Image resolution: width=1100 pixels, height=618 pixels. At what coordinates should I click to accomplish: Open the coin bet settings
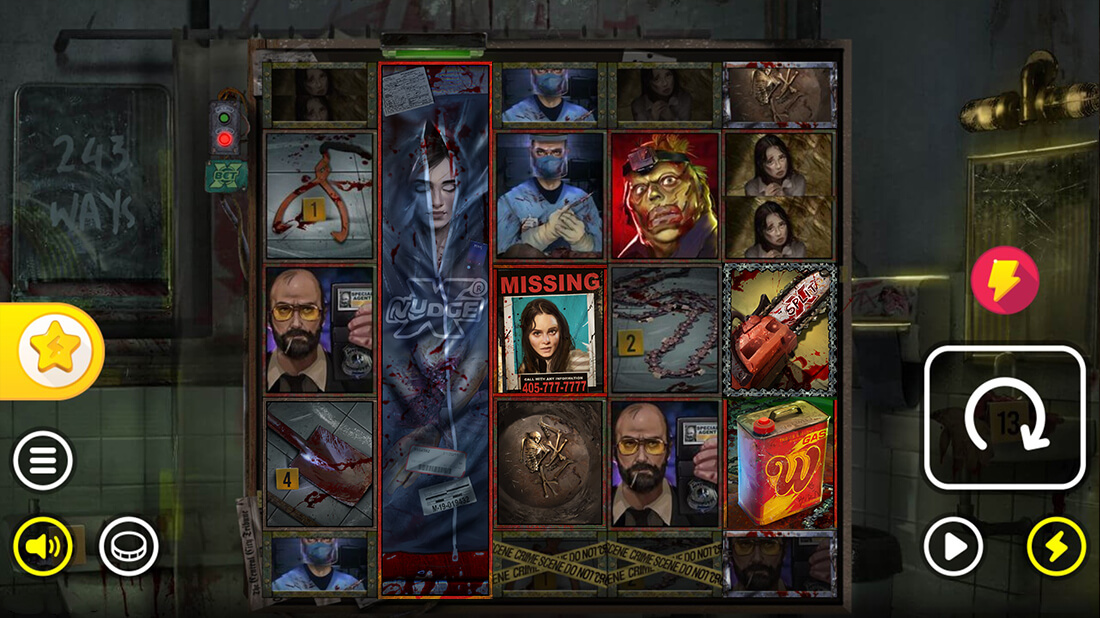[129, 546]
